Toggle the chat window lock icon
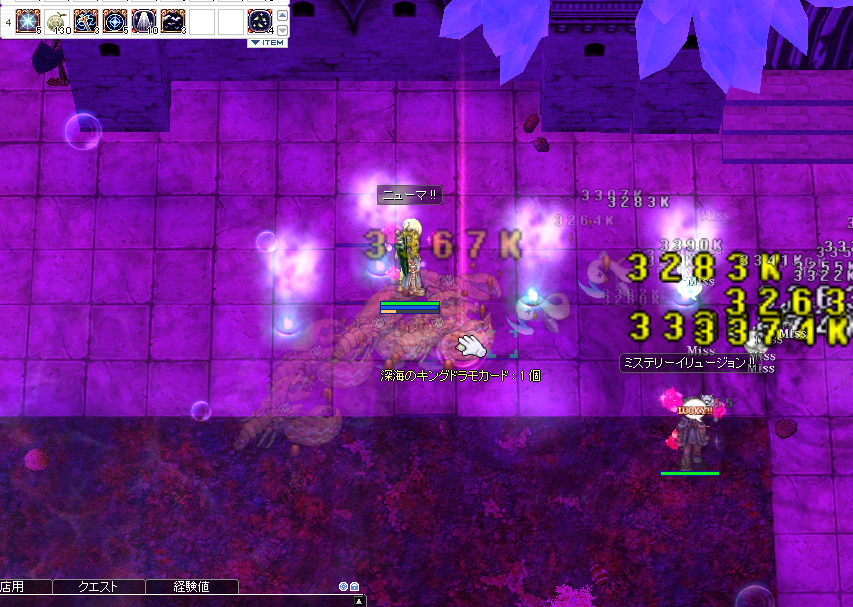Screen dimensions: 853x607 pyautogui.click(x=354, y=587)
